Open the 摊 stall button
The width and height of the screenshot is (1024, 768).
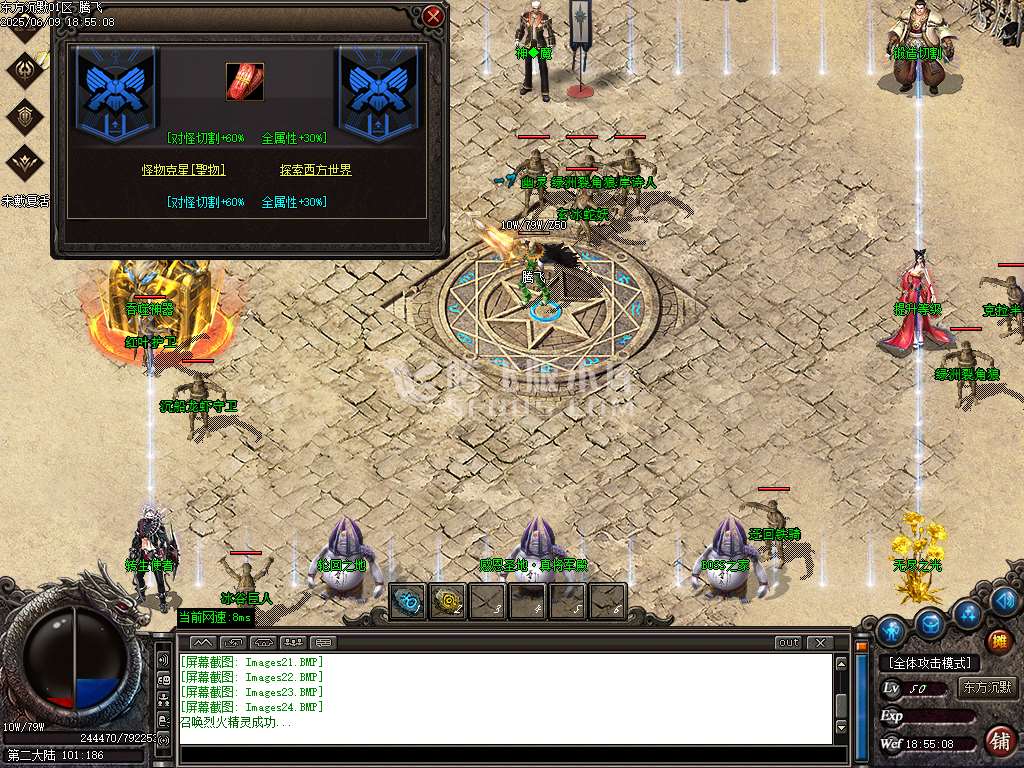[998, 641]
